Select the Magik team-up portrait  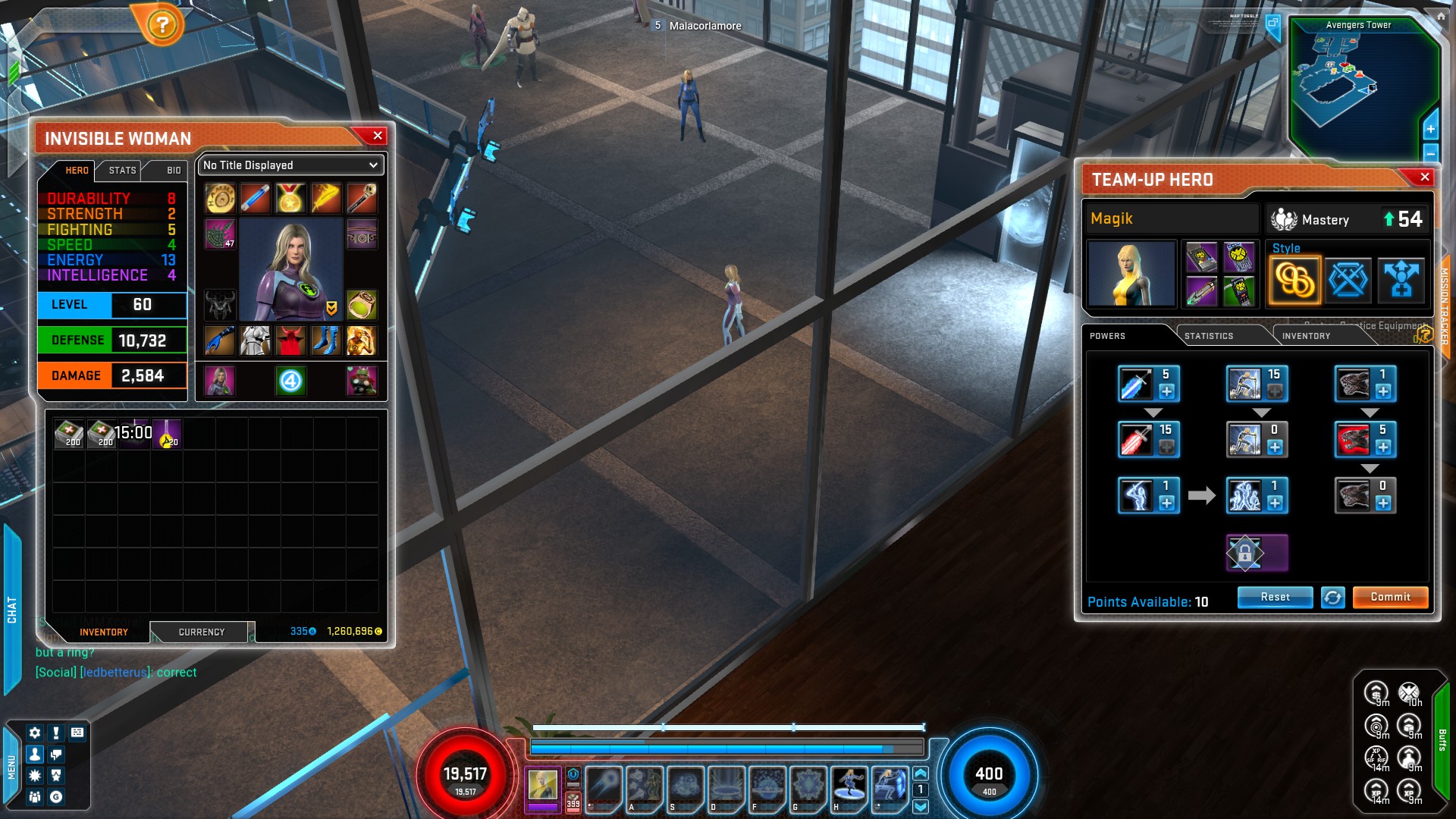pyautogui.click(x=1131, y=274)
